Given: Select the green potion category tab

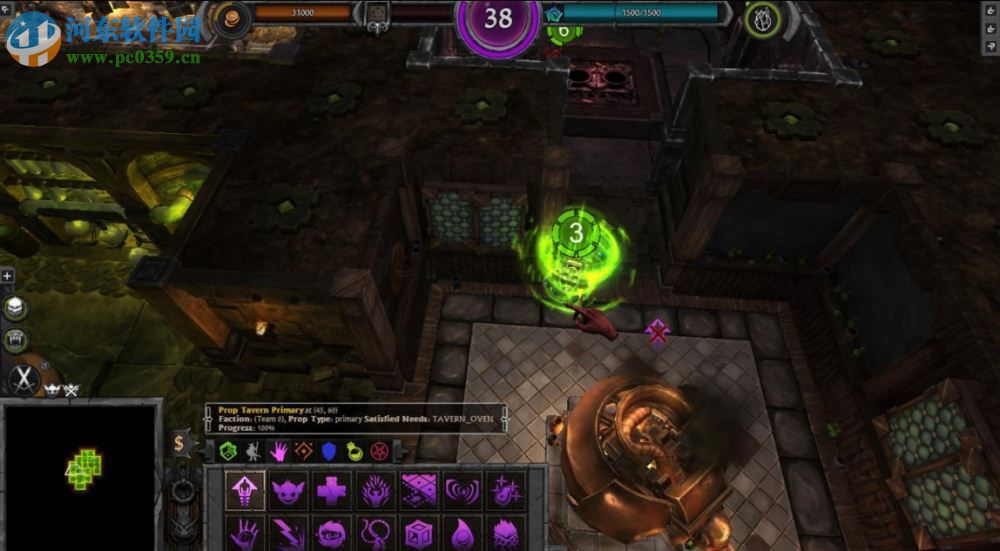Looking at the screenshot, I should click(354, 452).
